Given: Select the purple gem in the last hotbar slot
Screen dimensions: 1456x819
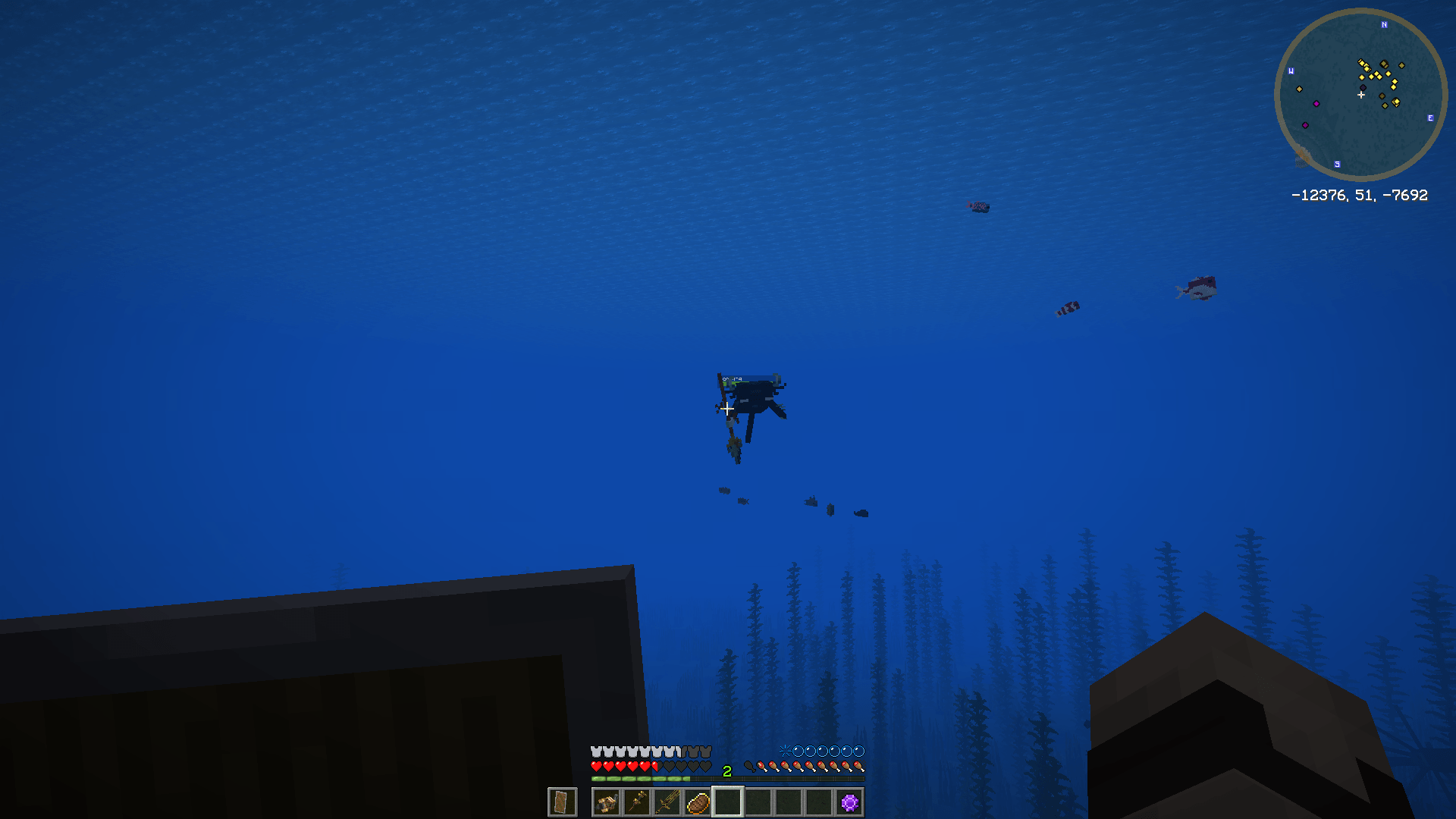Looking at the screenshot, I should coord(849,802).
